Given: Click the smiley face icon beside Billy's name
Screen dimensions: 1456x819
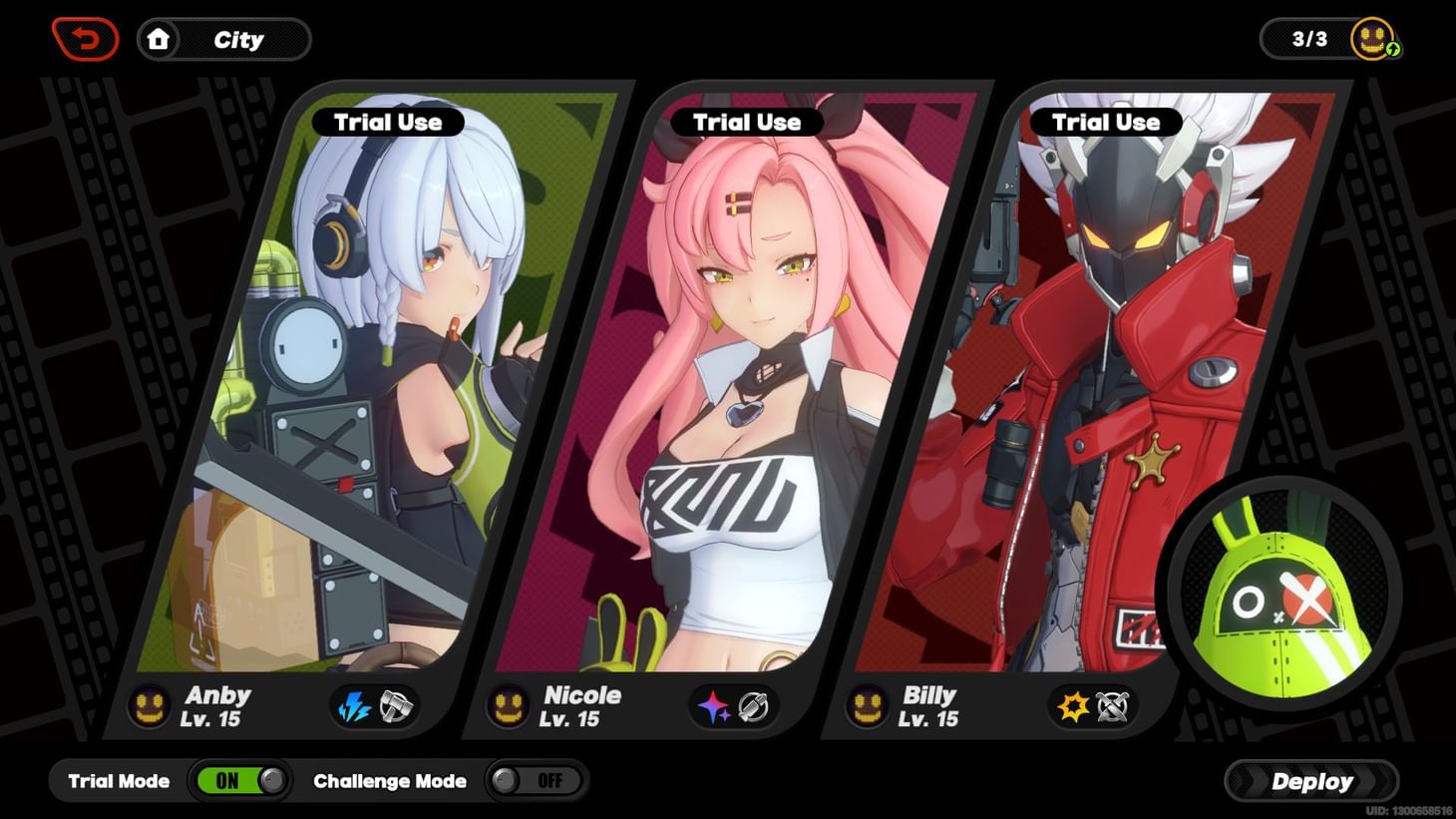Looking at the screenshot, I should click(x=866, y=705).
